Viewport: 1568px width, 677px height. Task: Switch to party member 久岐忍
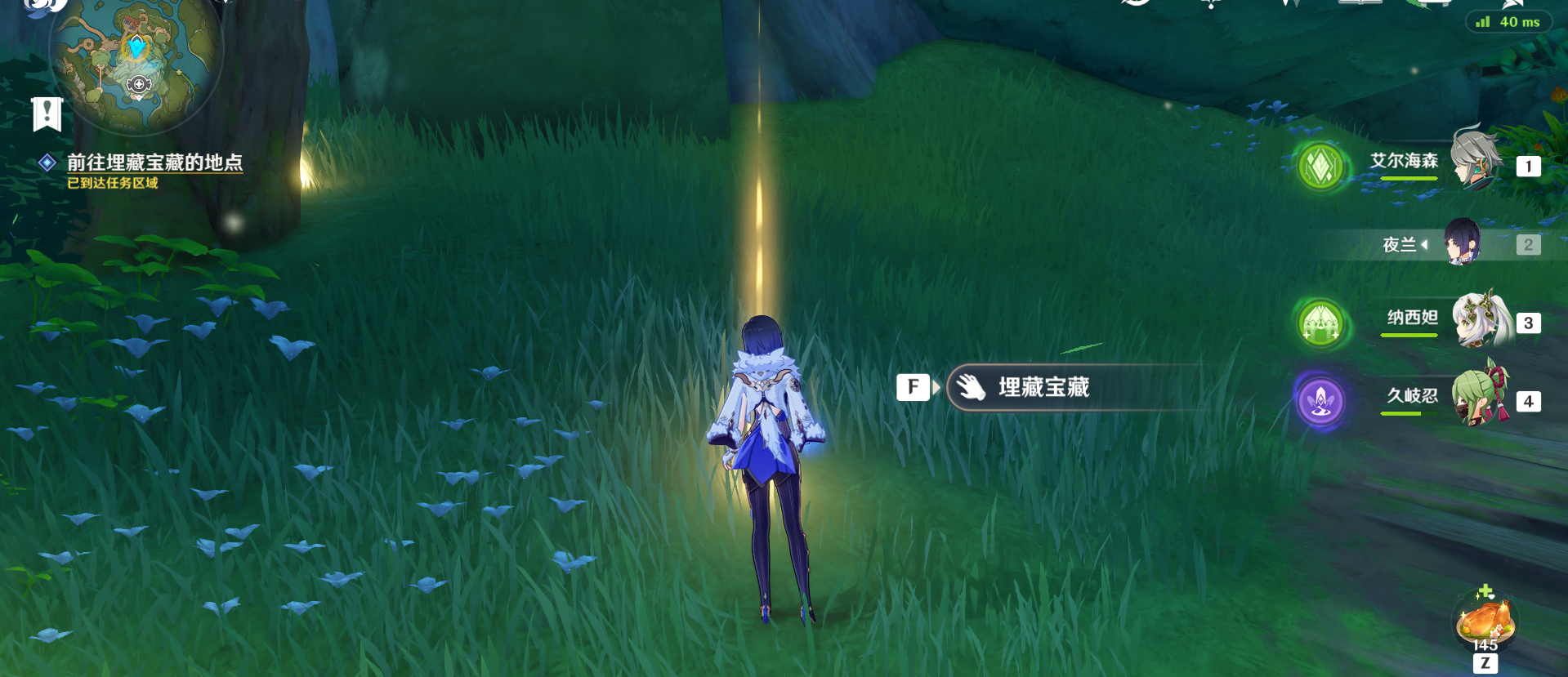tap(1479, 397)
